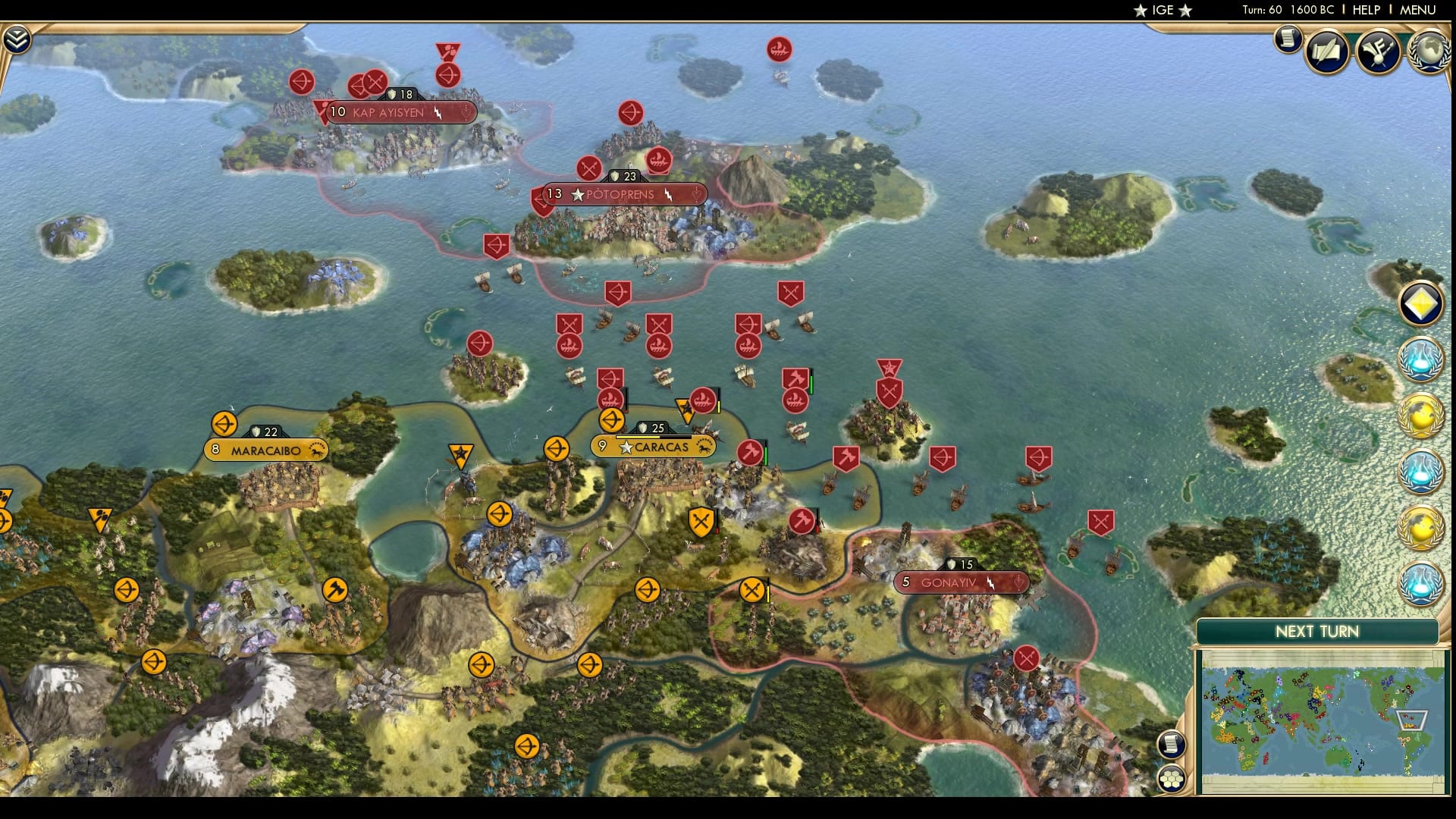
Task: Toggle the shield defense icon on Caracas banner
Action: (642, 426)
